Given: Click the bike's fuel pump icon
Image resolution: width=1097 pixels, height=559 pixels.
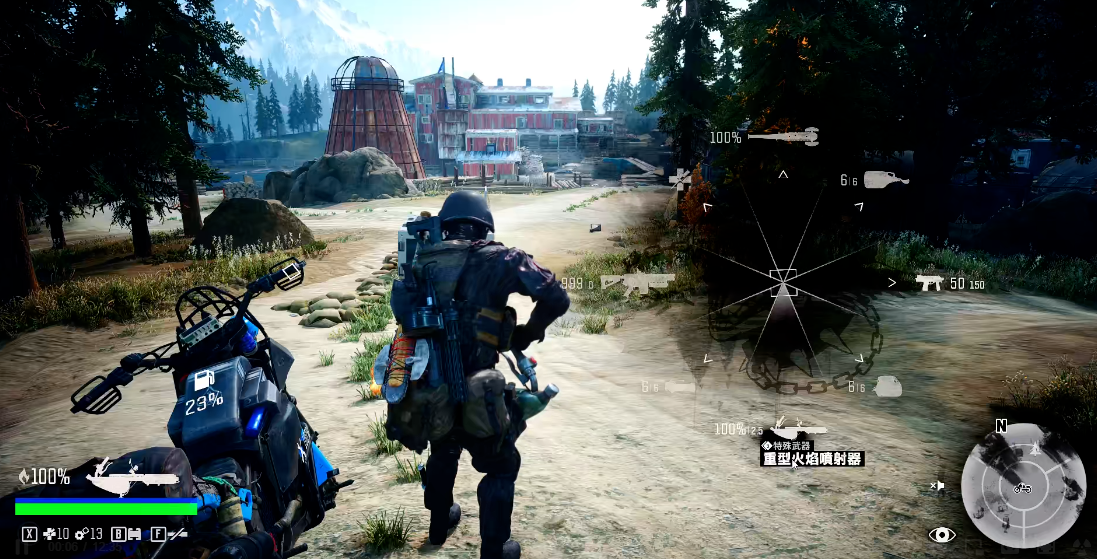Looking at the screenshot, I should [202, 382].
